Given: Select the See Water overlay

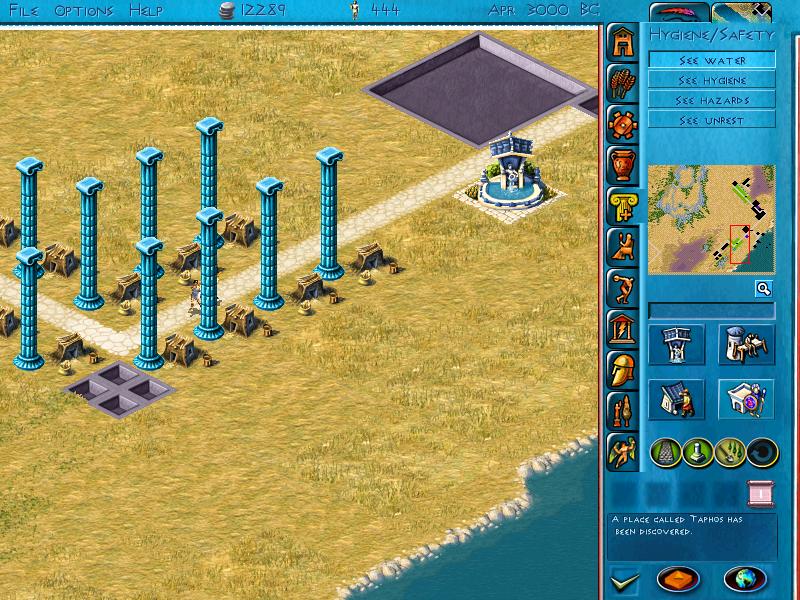Looking at the screenshot, I should pos(711,60).
